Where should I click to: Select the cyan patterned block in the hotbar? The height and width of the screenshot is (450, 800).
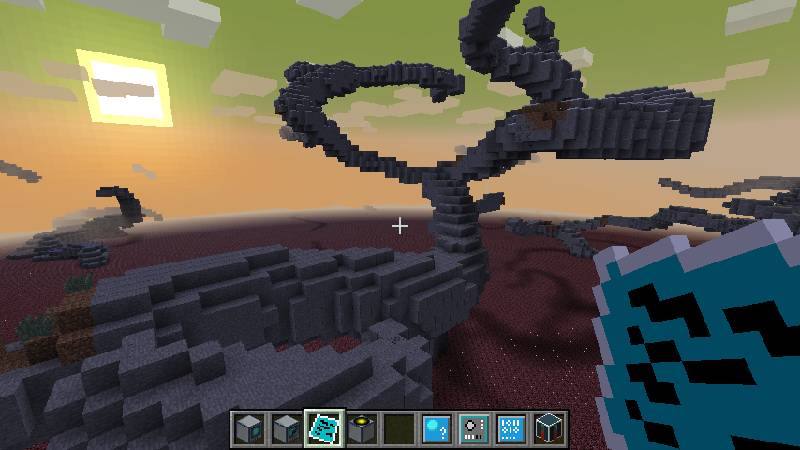[324, 428]
